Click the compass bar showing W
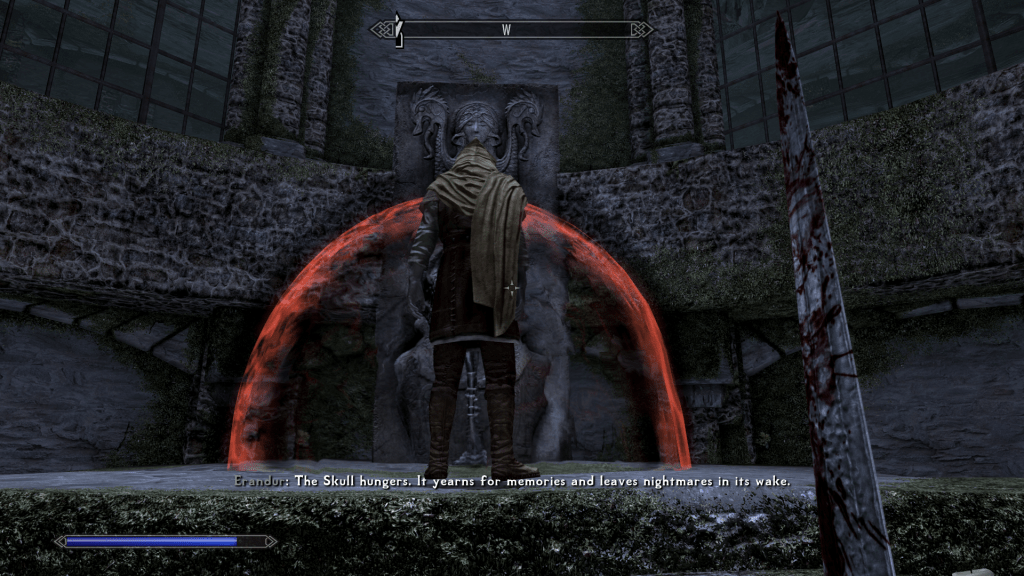 pos(511,30)
